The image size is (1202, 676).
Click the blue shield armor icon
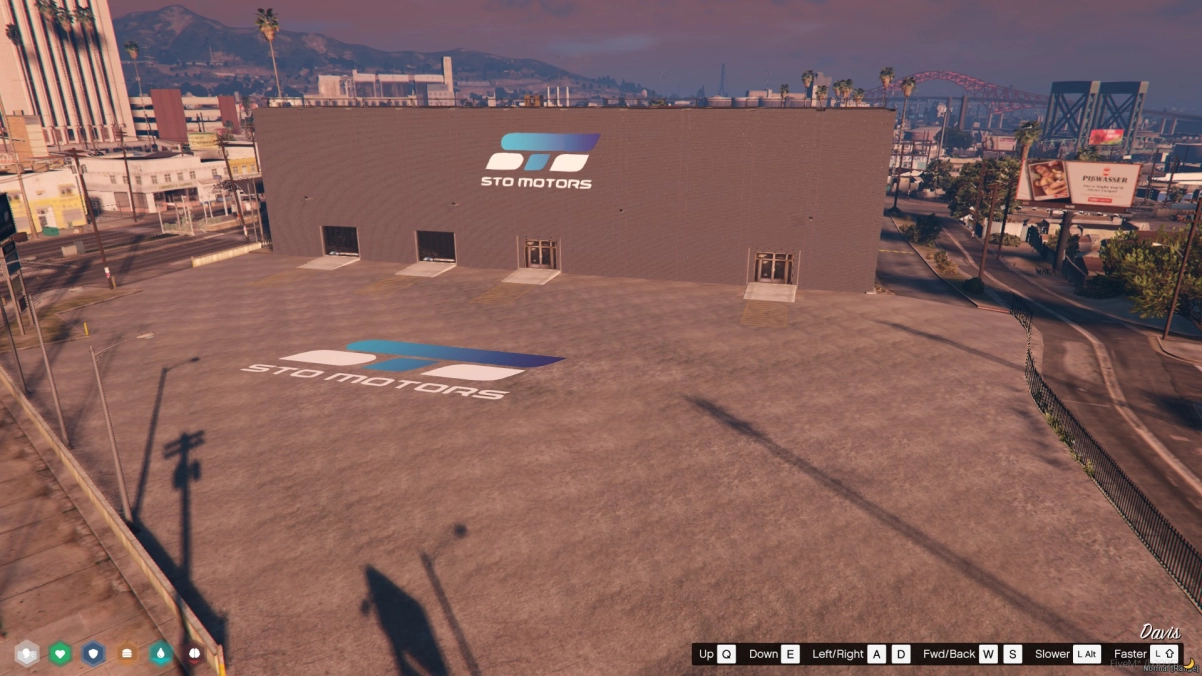click(x=93, y=654)
